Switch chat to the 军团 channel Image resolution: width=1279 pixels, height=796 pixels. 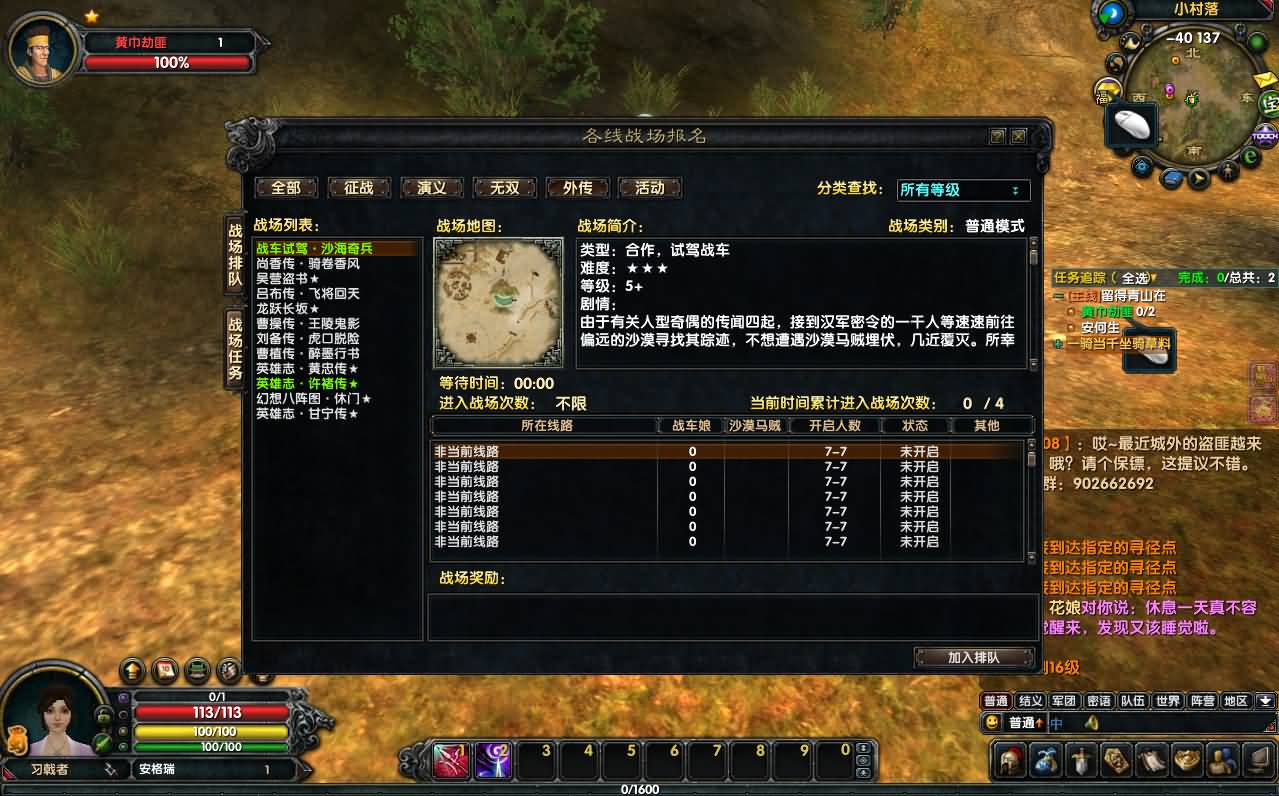coord(1063,701)
